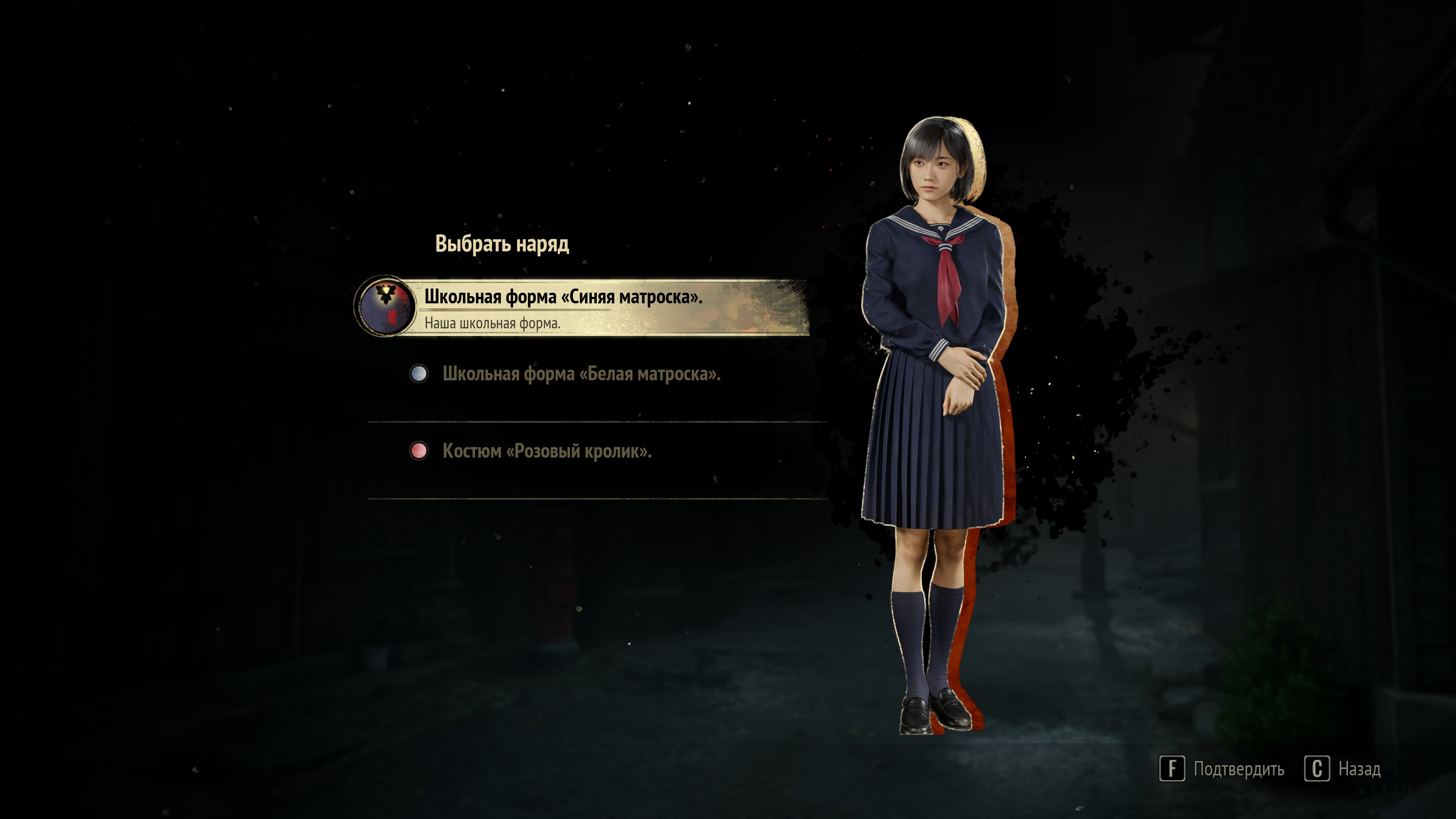This screenshot has height=819, width=1456.
Task: Choose the «Белая матроска» school uniform
Action: coord(581,374)
